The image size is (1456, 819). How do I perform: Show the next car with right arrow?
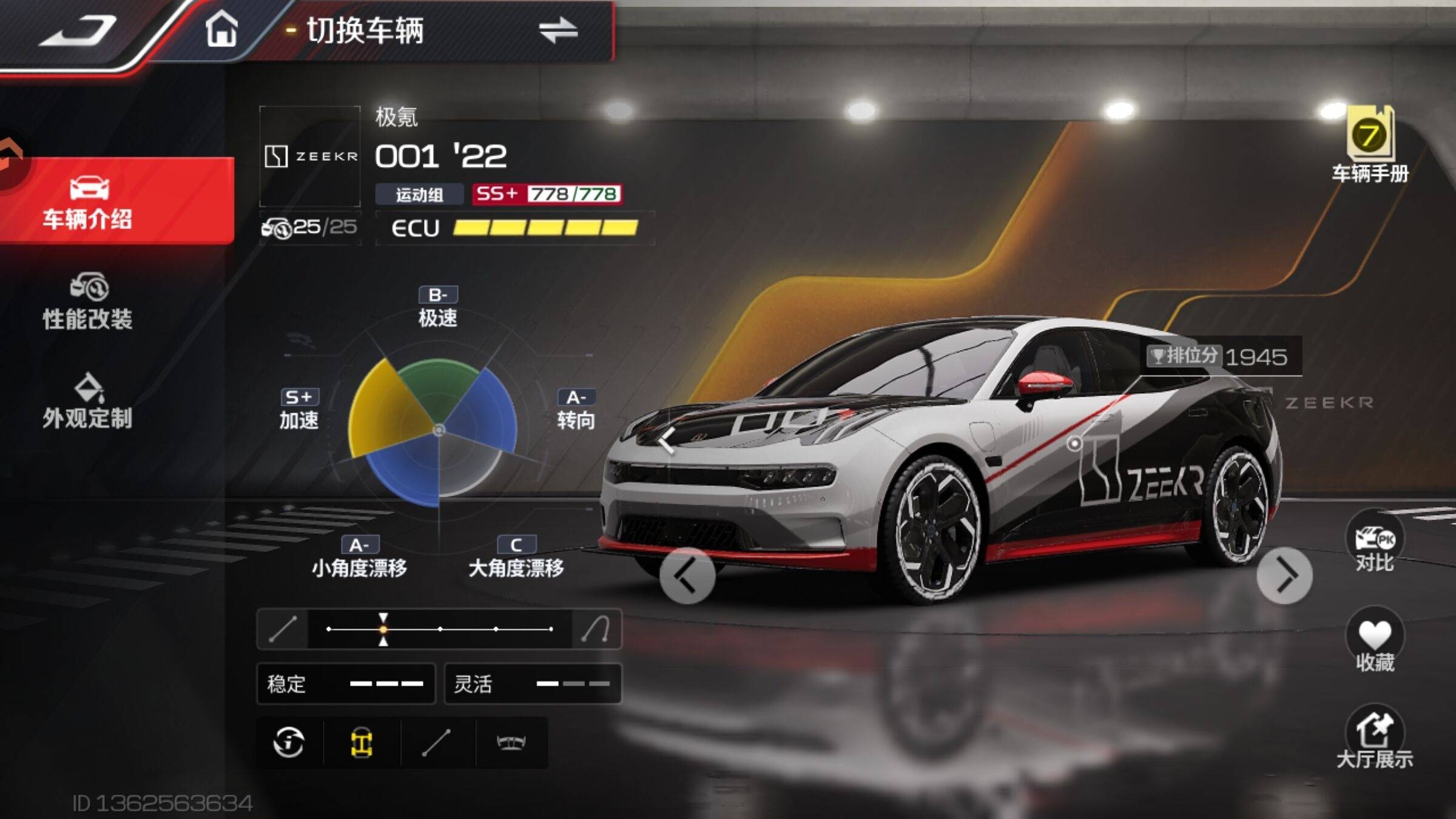pos(1284,576)
